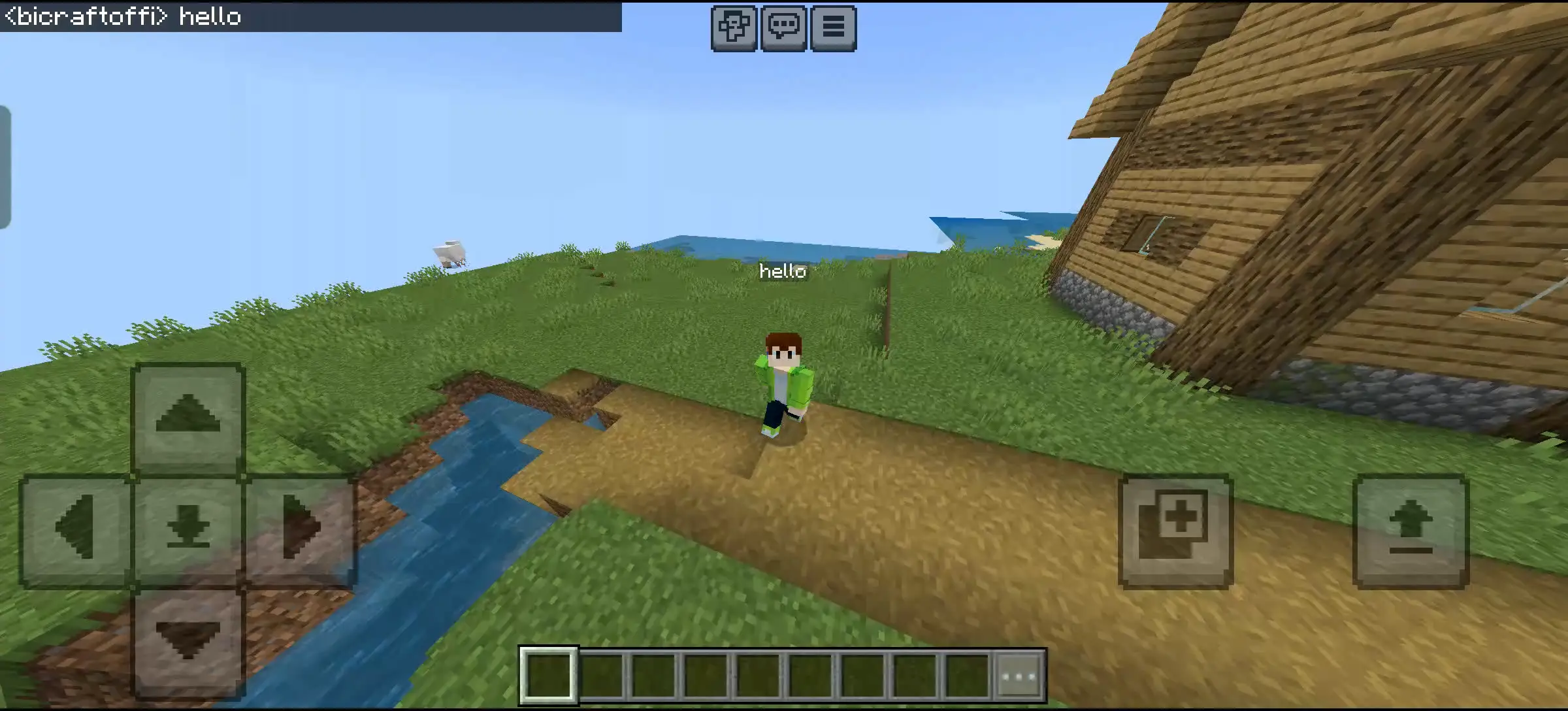The width and height of the screenshot is (1568, 711).
Task: Toggle sneak with the center D-pad button
Action: coord(188,528)
